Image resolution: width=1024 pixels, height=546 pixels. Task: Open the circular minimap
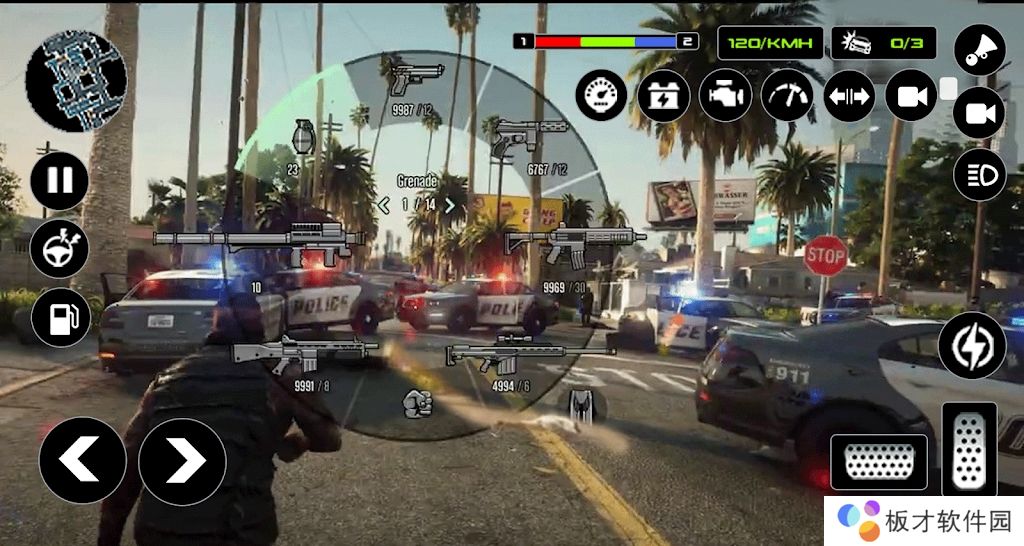76,79
